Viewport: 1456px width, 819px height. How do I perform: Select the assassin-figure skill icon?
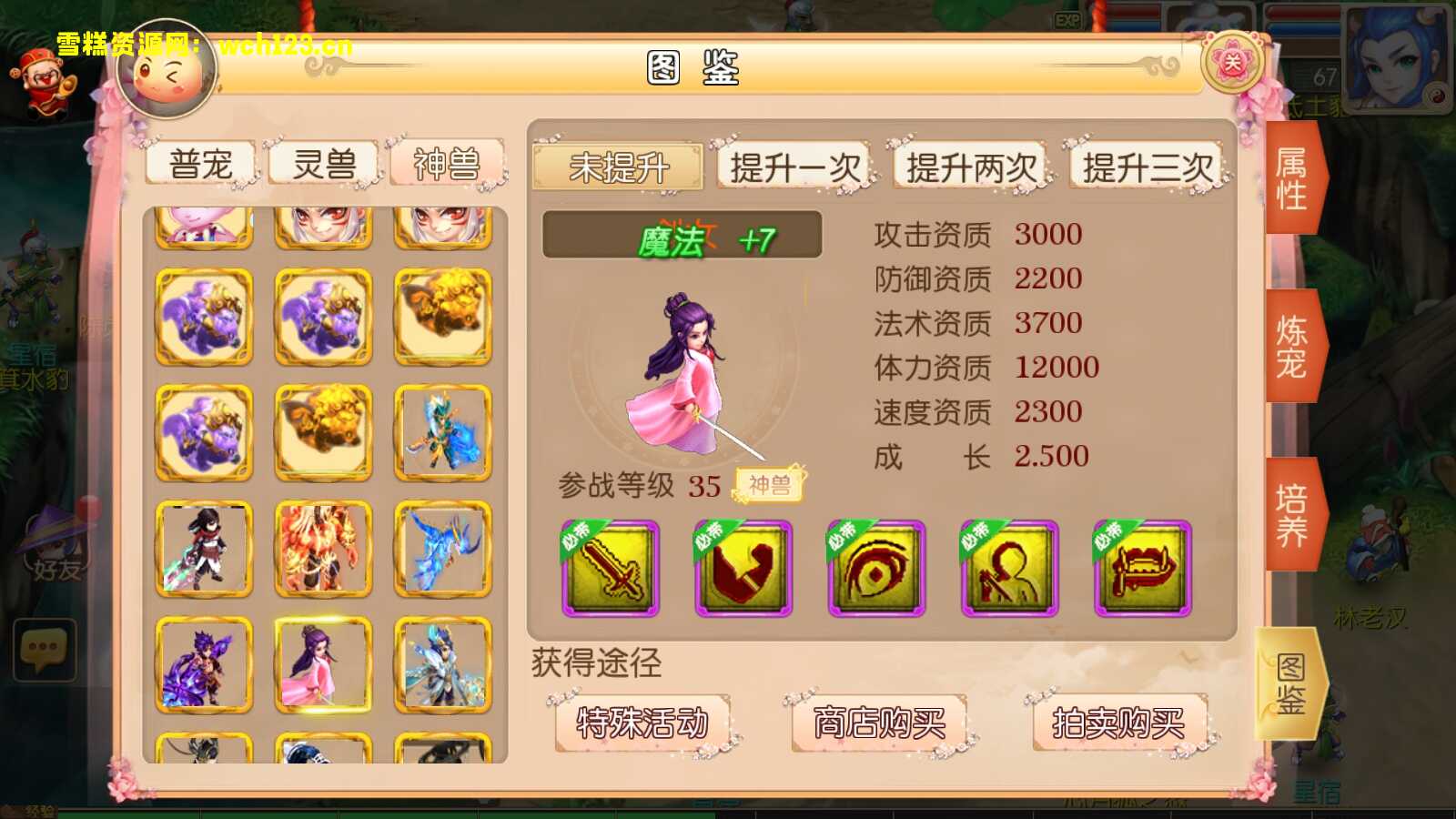pyautogui.click(x=1008, y=569)
